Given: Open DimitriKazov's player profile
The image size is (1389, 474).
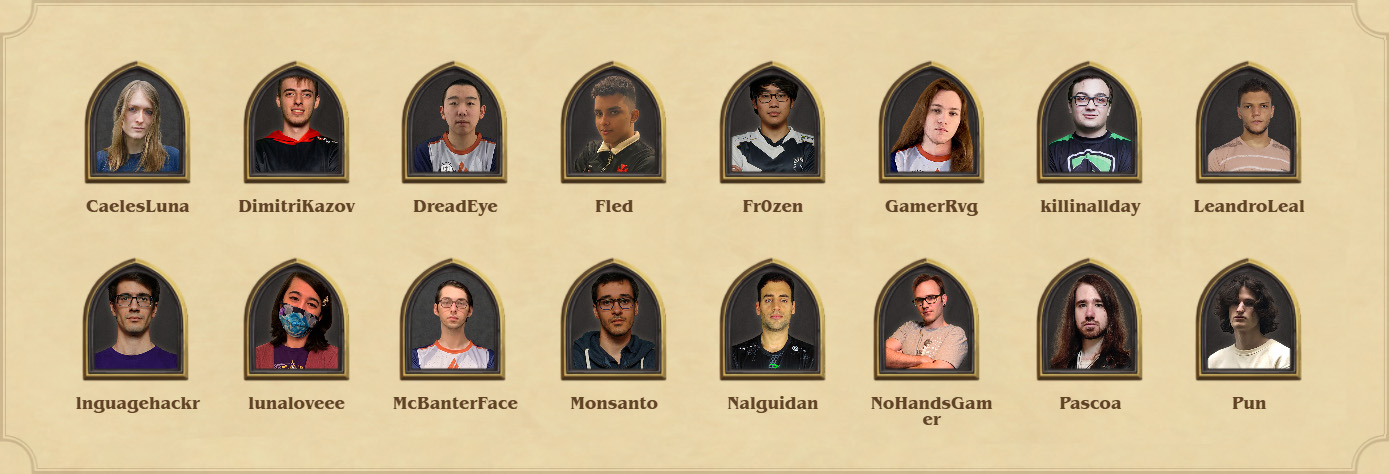Looking at the screenshot, I should point(296,123).
